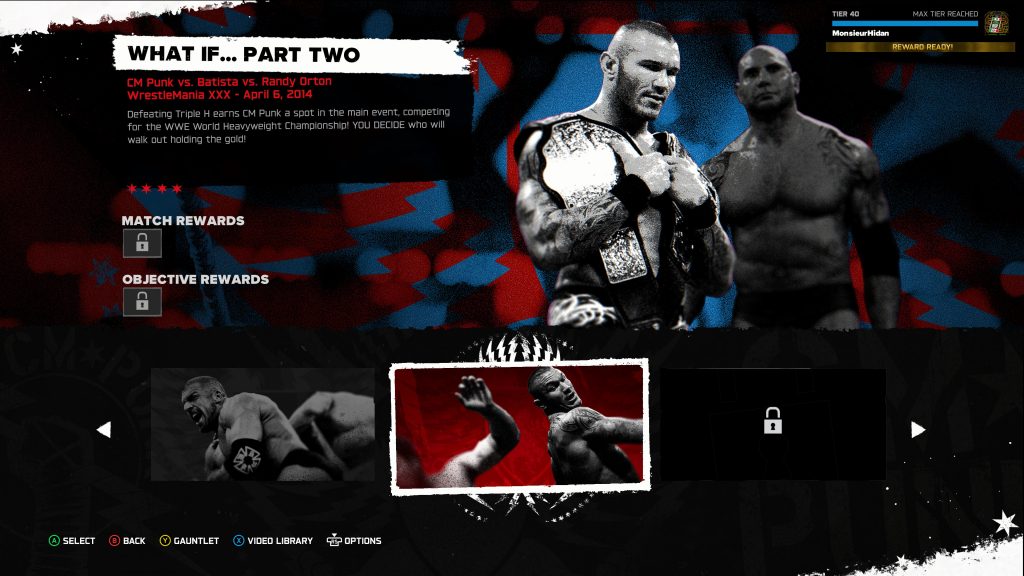Click the right arrow to browse next matches
The width and height of the screenshot is (1024, 576).
918,429
